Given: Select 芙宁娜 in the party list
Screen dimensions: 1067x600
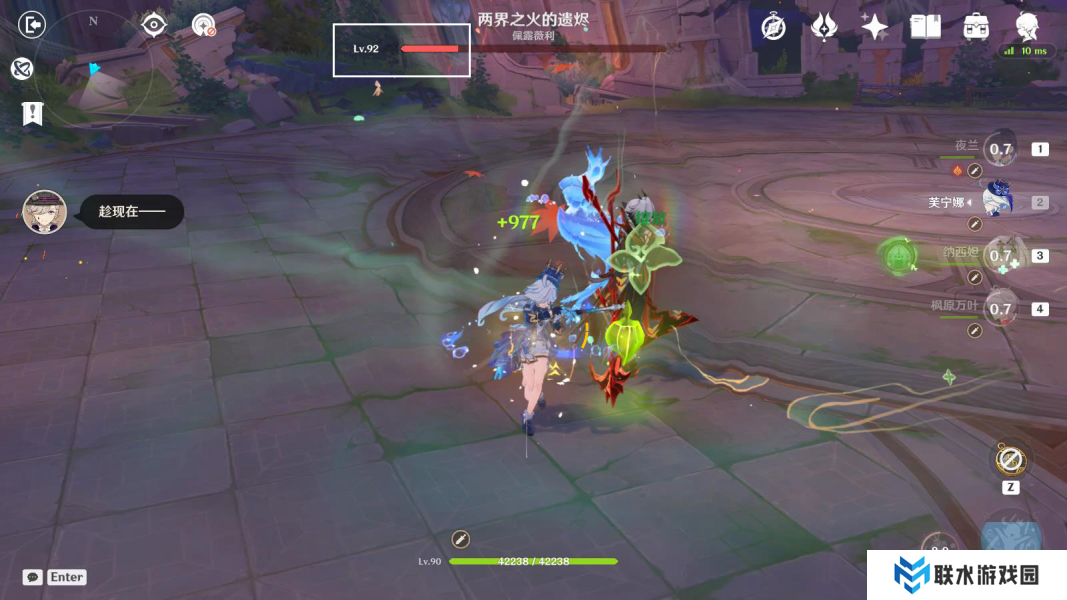Looking at the screenshot, I should [x=999, y=202].
